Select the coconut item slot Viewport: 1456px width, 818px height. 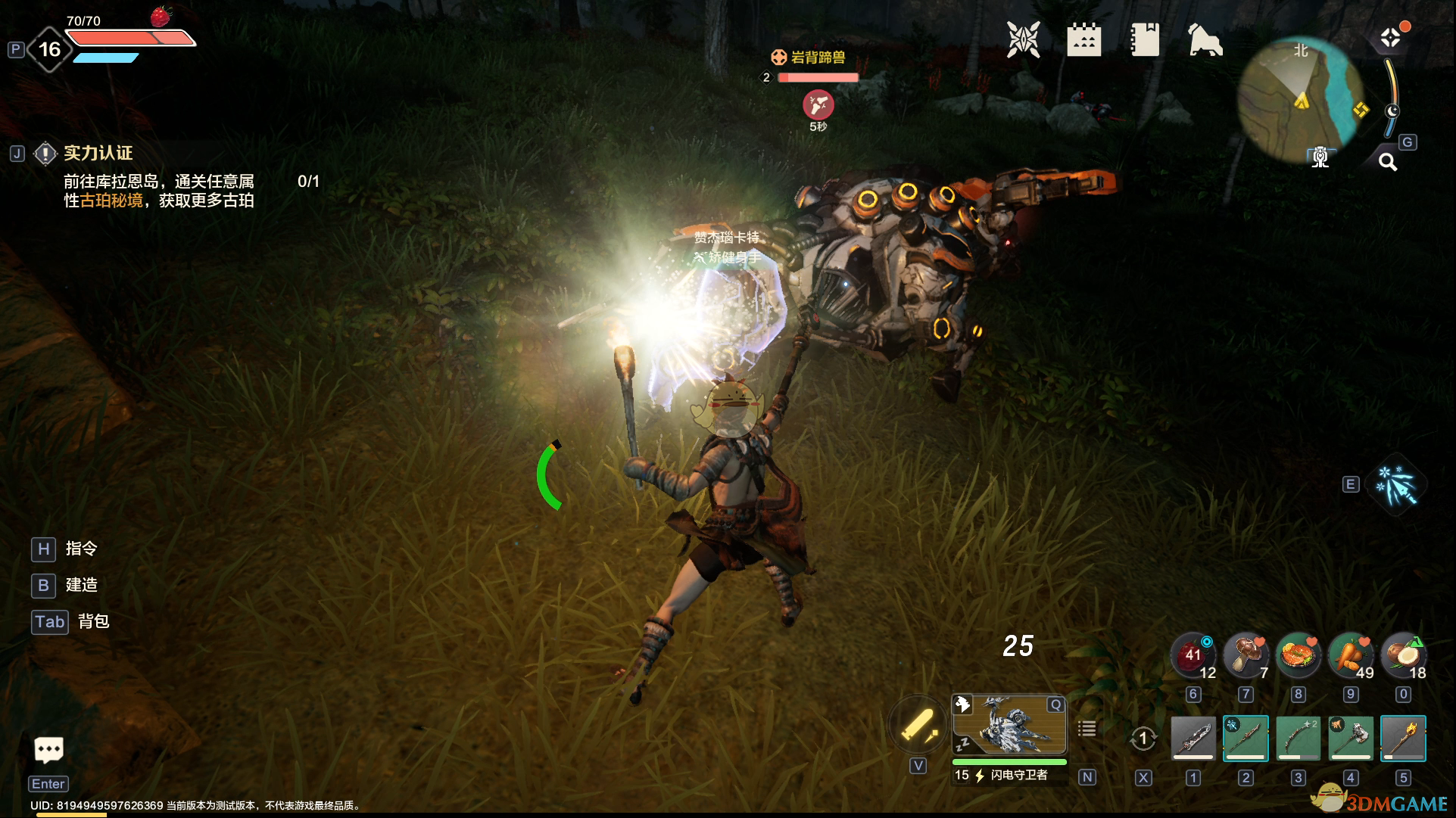1403,655
